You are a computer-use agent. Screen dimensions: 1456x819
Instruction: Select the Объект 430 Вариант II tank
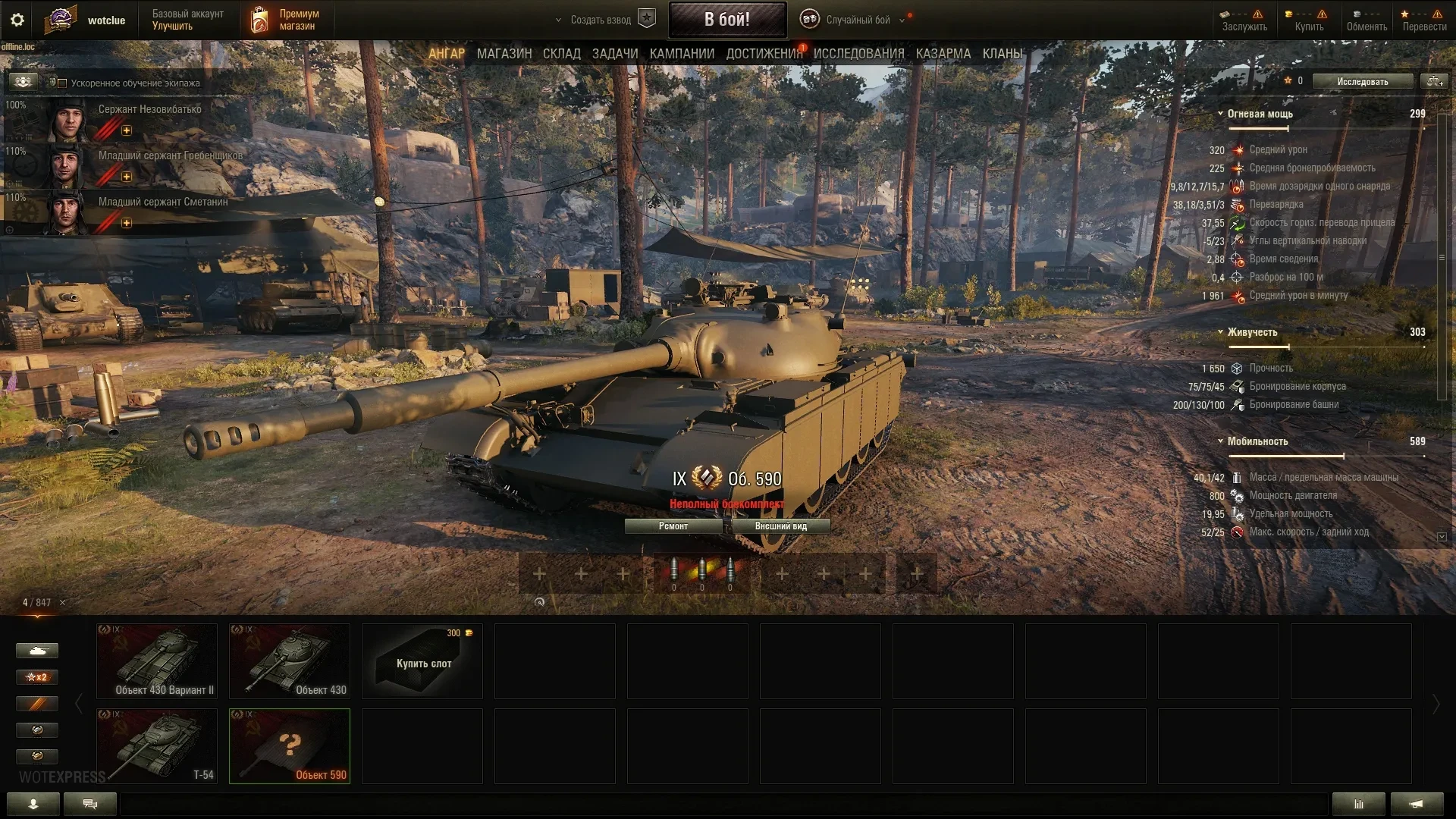point(157,661)
